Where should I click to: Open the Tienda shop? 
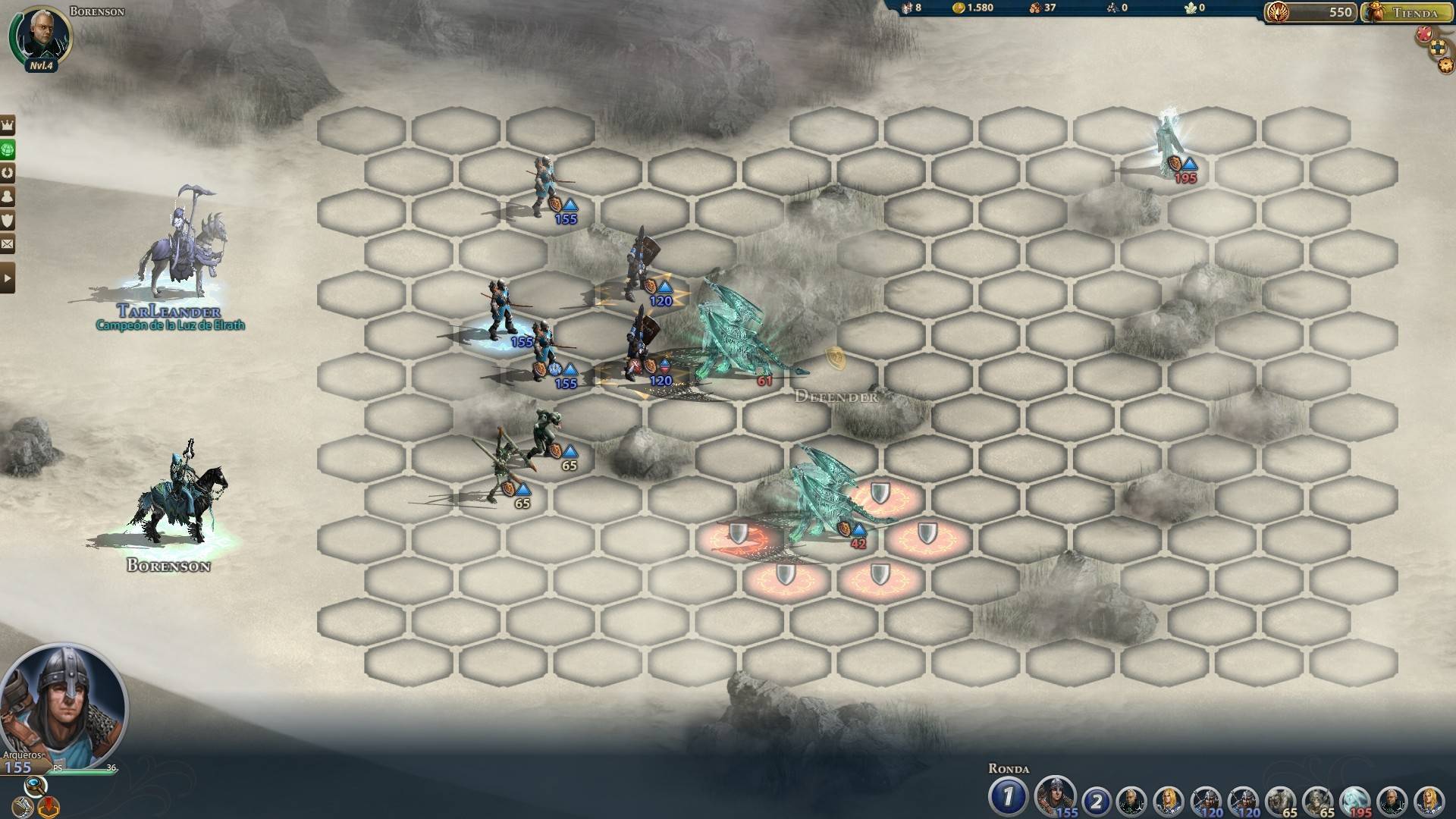(x=1407, y=12)
